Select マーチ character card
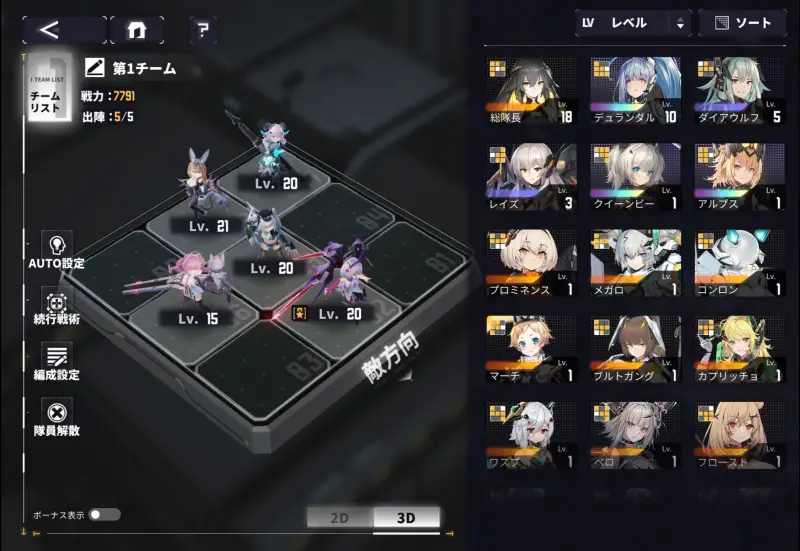The height and width of the screenshot is (551, 800). click(x=531, y=351)
